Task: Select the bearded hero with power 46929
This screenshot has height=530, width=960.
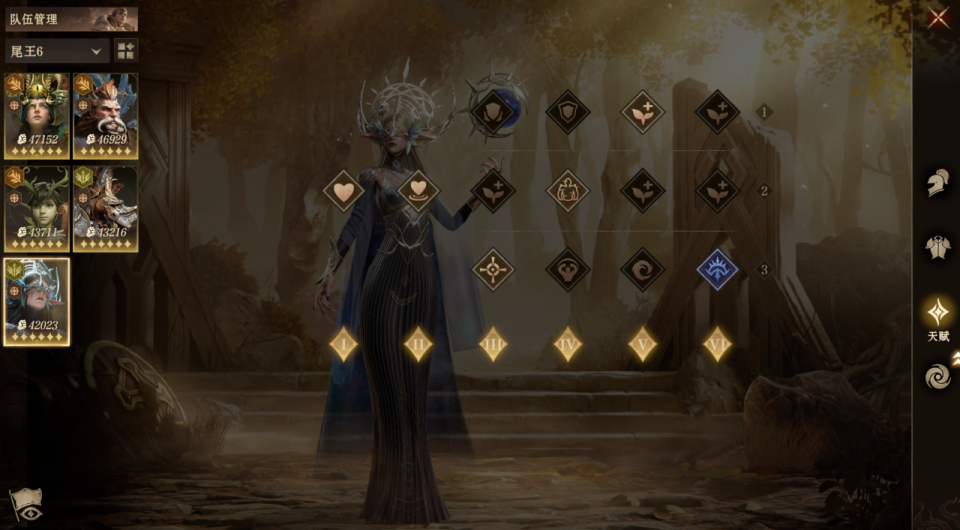Action: (105, 116)
